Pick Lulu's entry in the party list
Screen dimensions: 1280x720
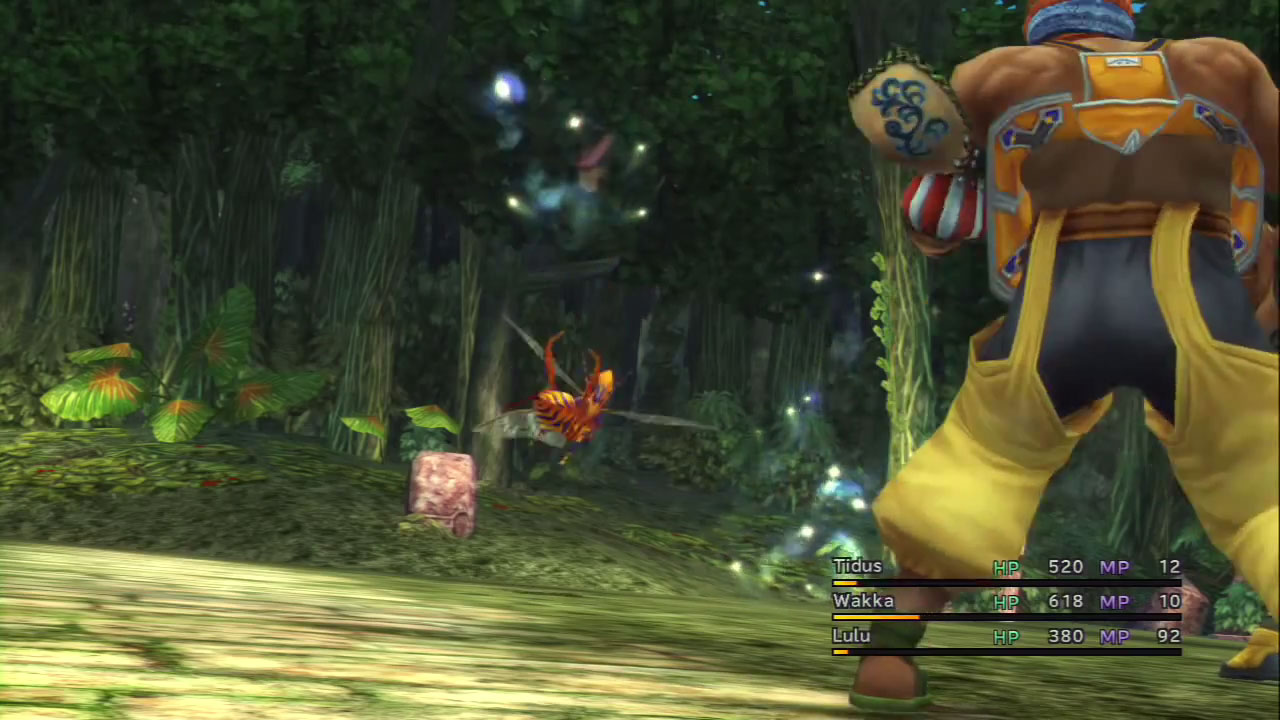[x=851, y=636]
